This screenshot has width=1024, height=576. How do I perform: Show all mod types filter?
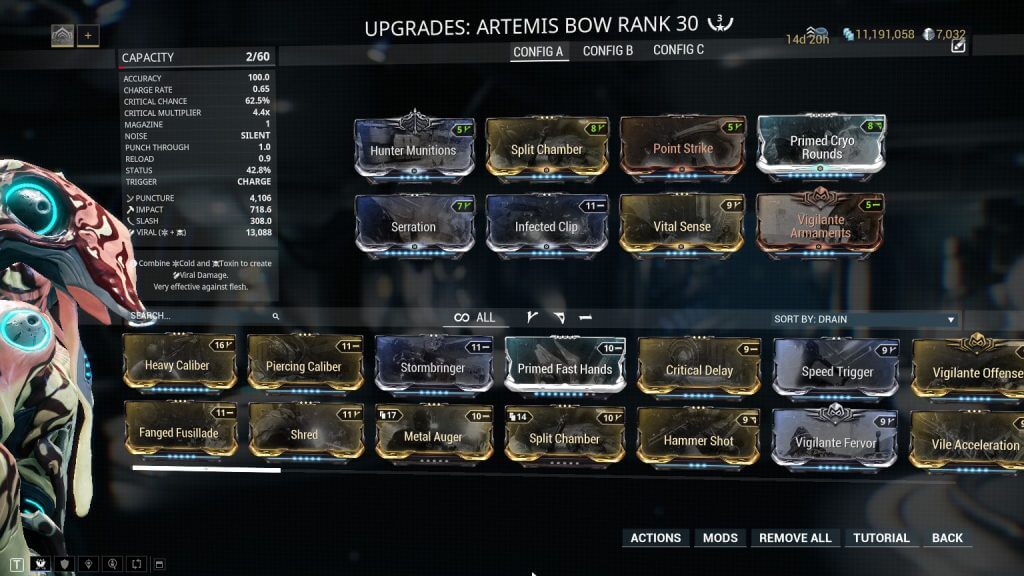click(x=476, y=318)
